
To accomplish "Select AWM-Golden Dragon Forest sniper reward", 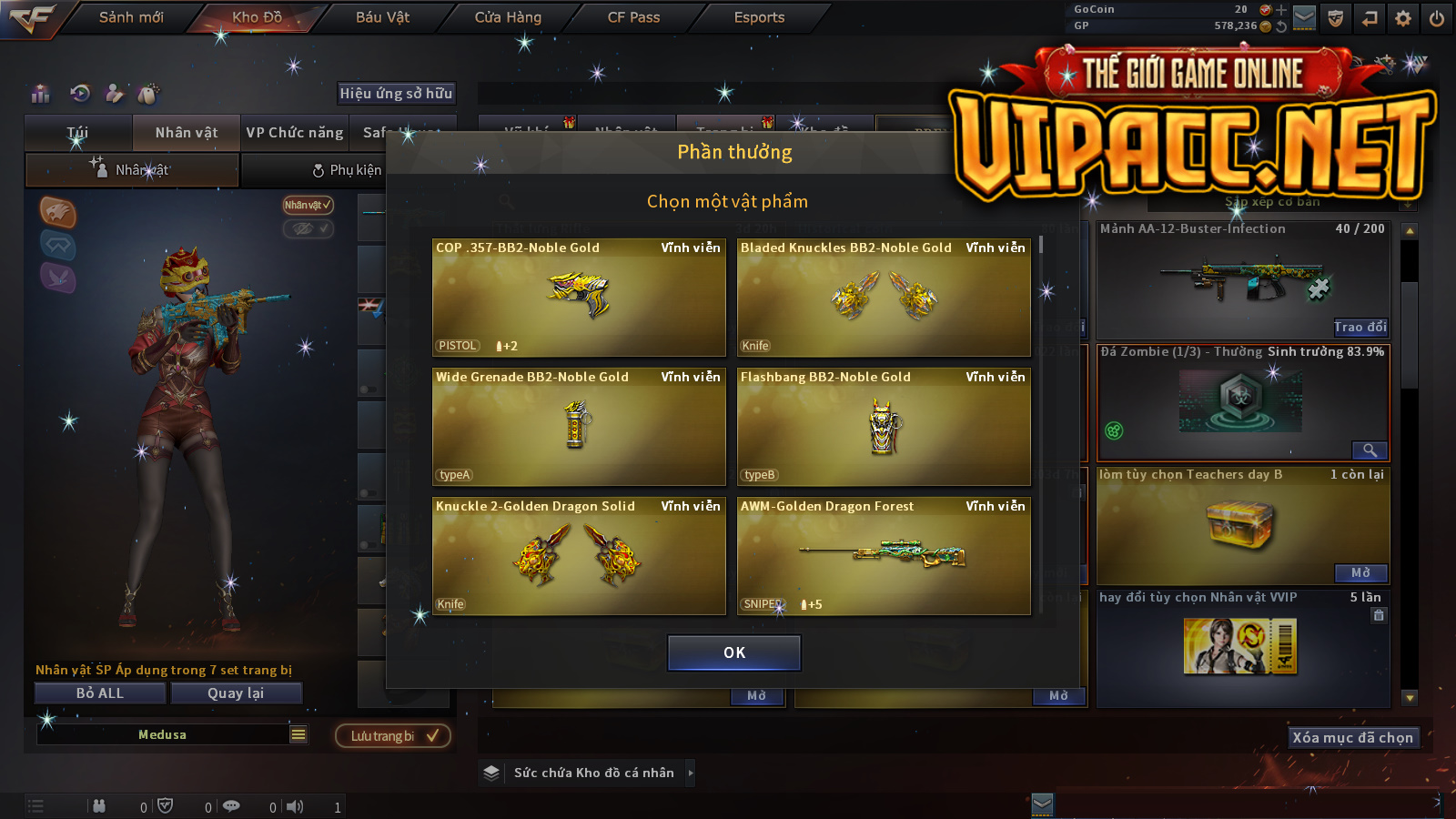I will [x=884, y=556].
